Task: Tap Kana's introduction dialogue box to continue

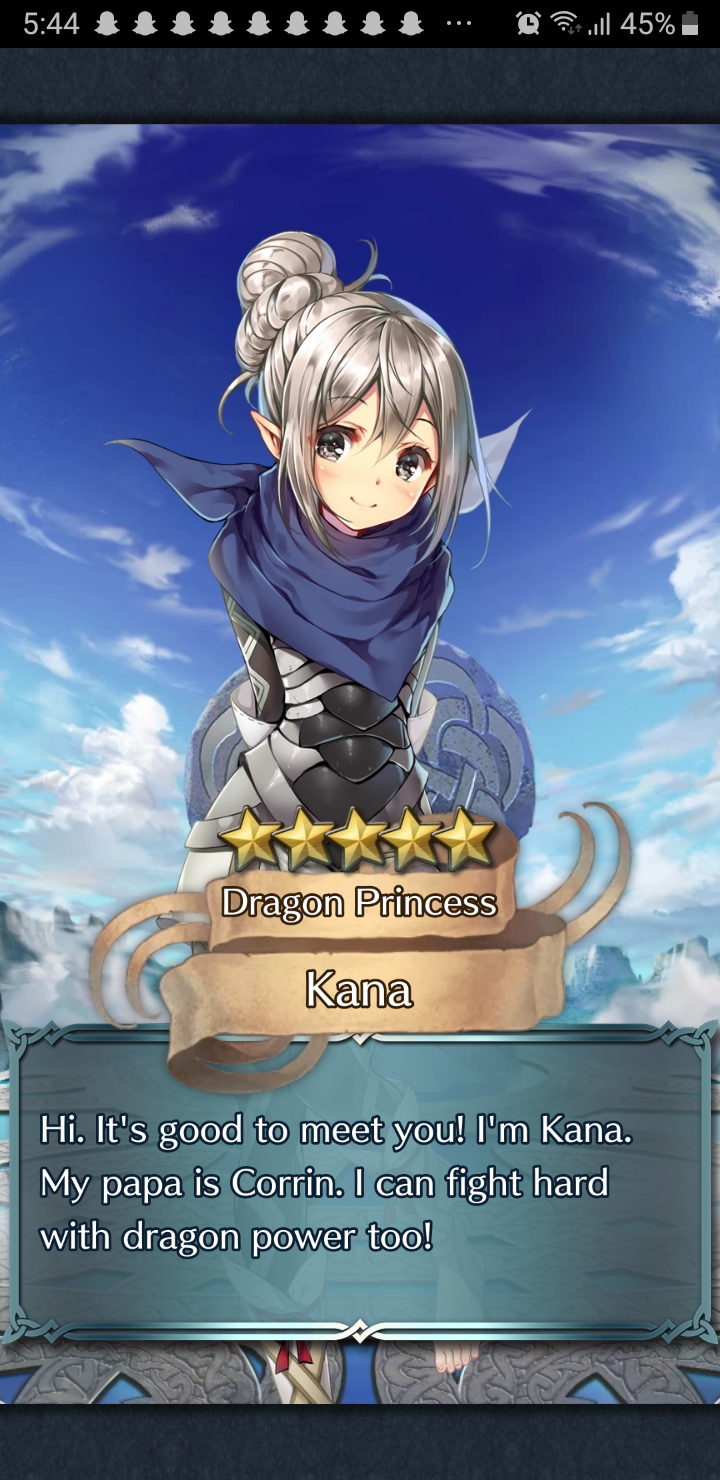Action: (360, 1185)
